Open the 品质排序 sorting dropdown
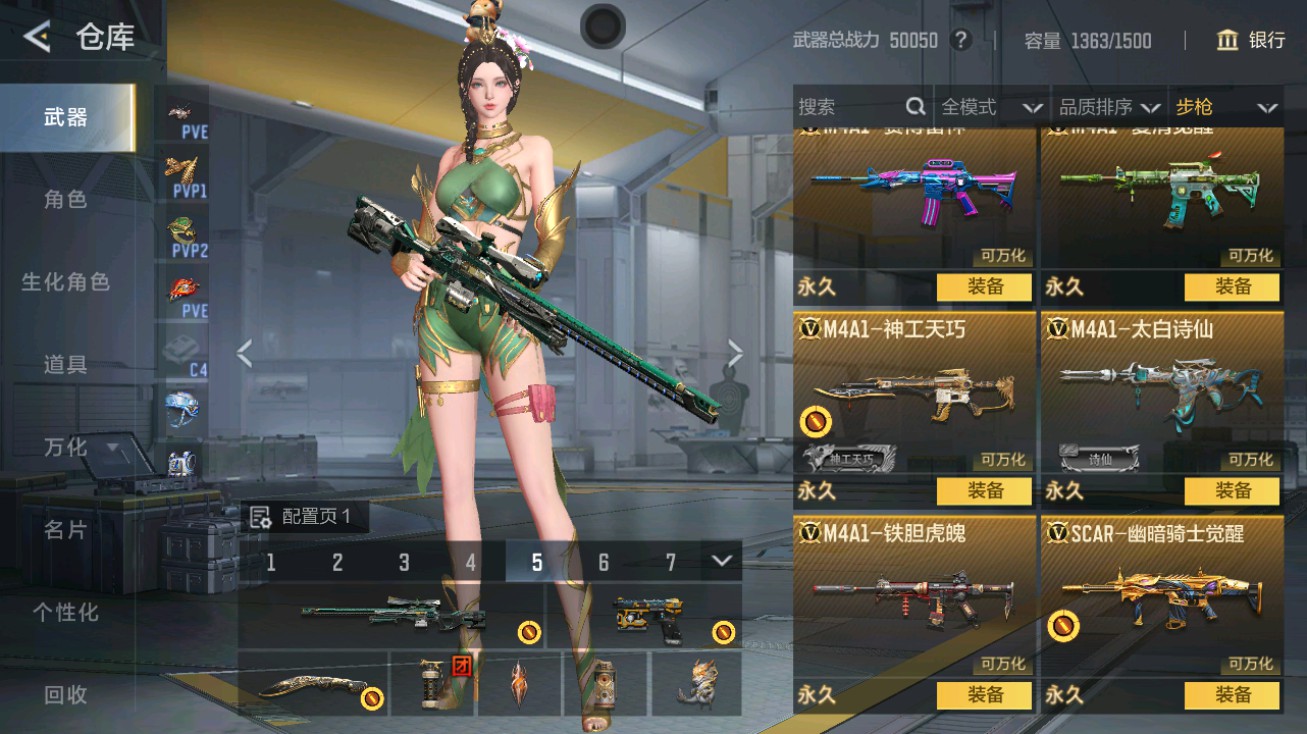Viewport: 1307px width, 734px height. click(1109, 107)
